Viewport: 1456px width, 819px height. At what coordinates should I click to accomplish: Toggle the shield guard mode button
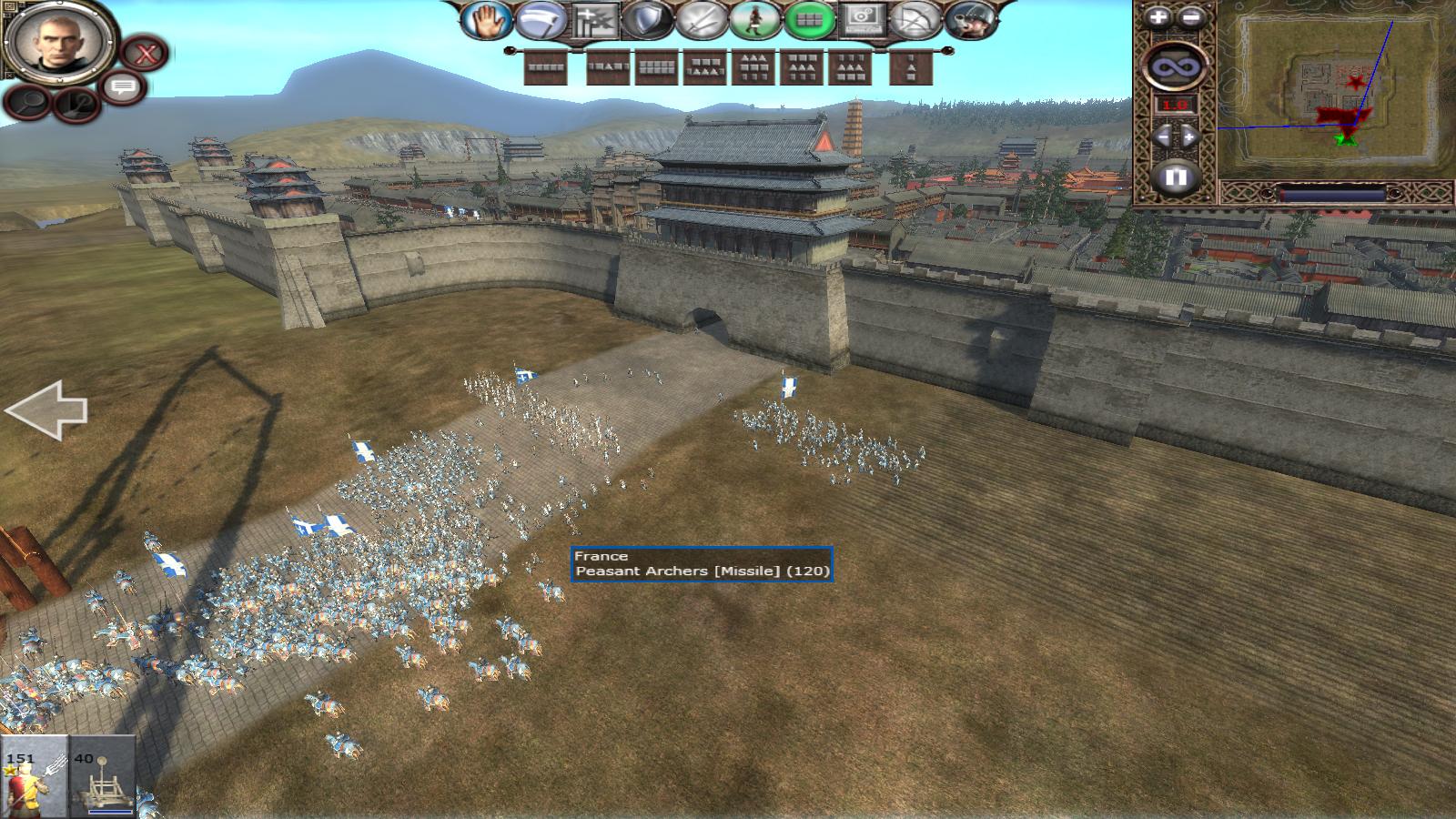point(647,20)
